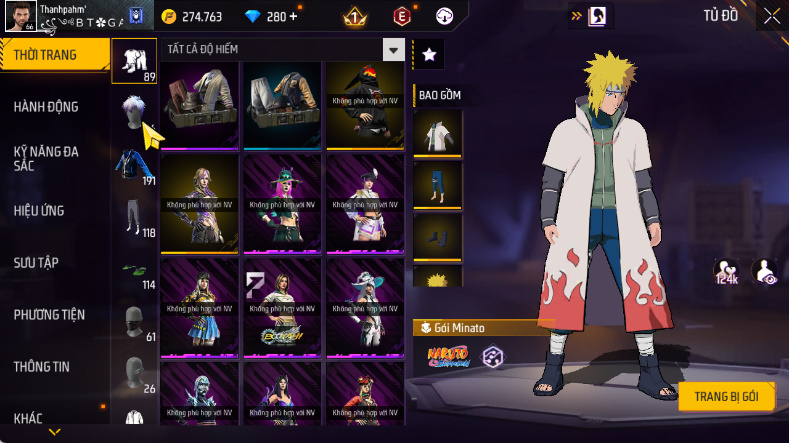Select the Thời Trang category
Viewport: 789px width, 443px height.
tap(45, 55)
